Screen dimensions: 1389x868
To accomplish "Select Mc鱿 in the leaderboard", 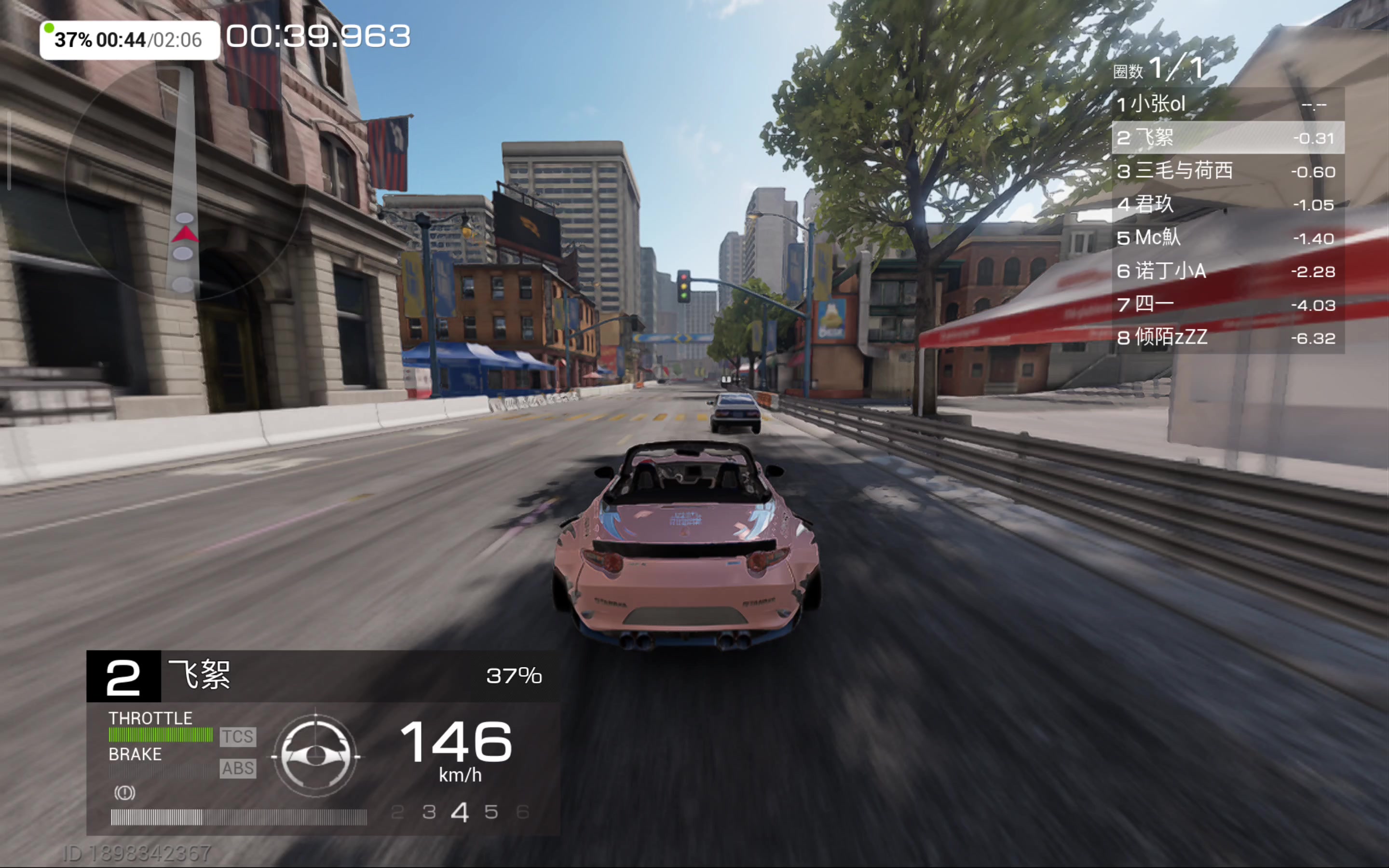I will 1227,238.
